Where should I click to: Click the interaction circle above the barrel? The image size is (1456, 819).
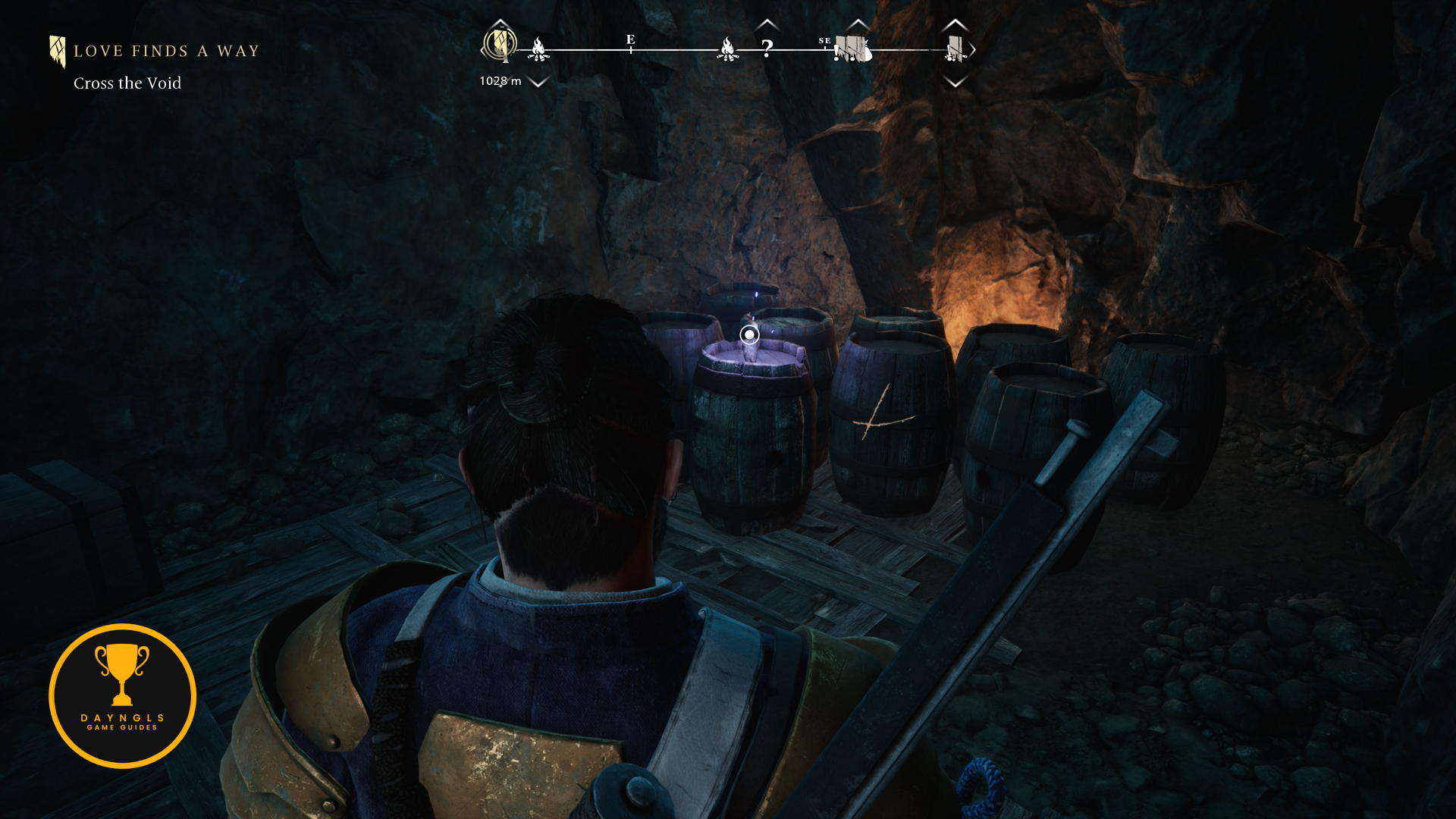(x=749, y=334)
